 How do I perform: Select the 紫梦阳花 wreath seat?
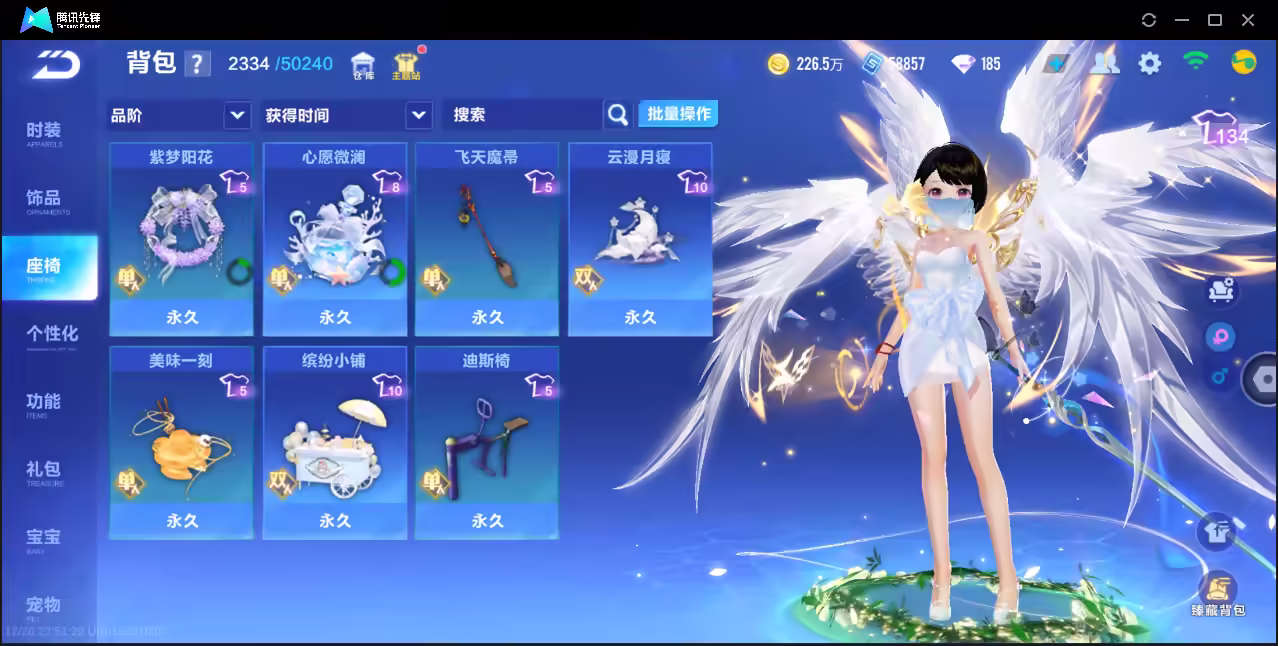(181, 239)
